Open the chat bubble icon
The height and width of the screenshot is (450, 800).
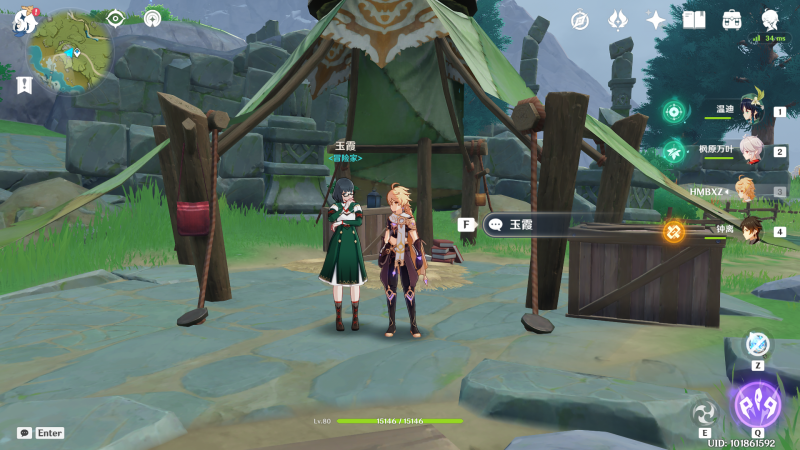coord(24,433)
